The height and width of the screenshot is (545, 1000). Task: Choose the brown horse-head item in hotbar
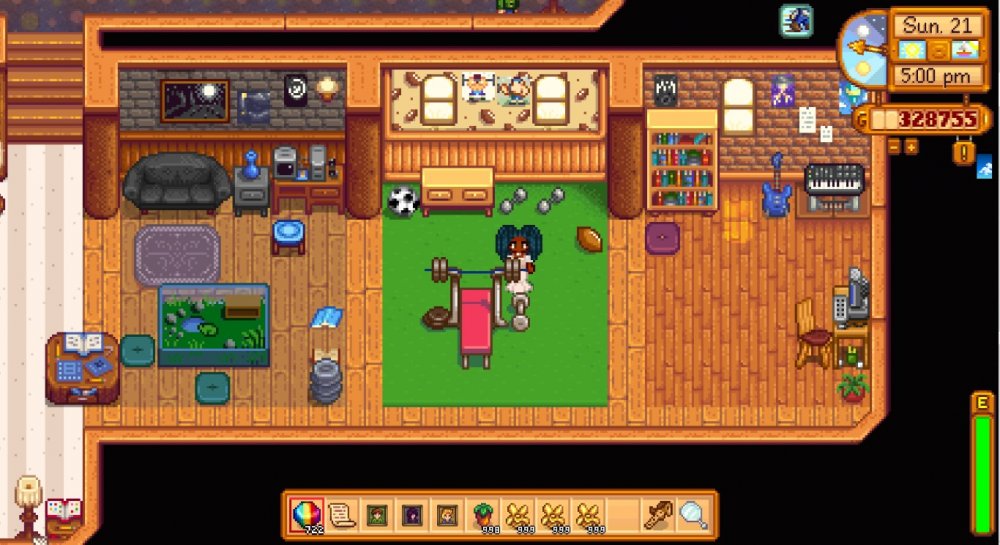657,515
